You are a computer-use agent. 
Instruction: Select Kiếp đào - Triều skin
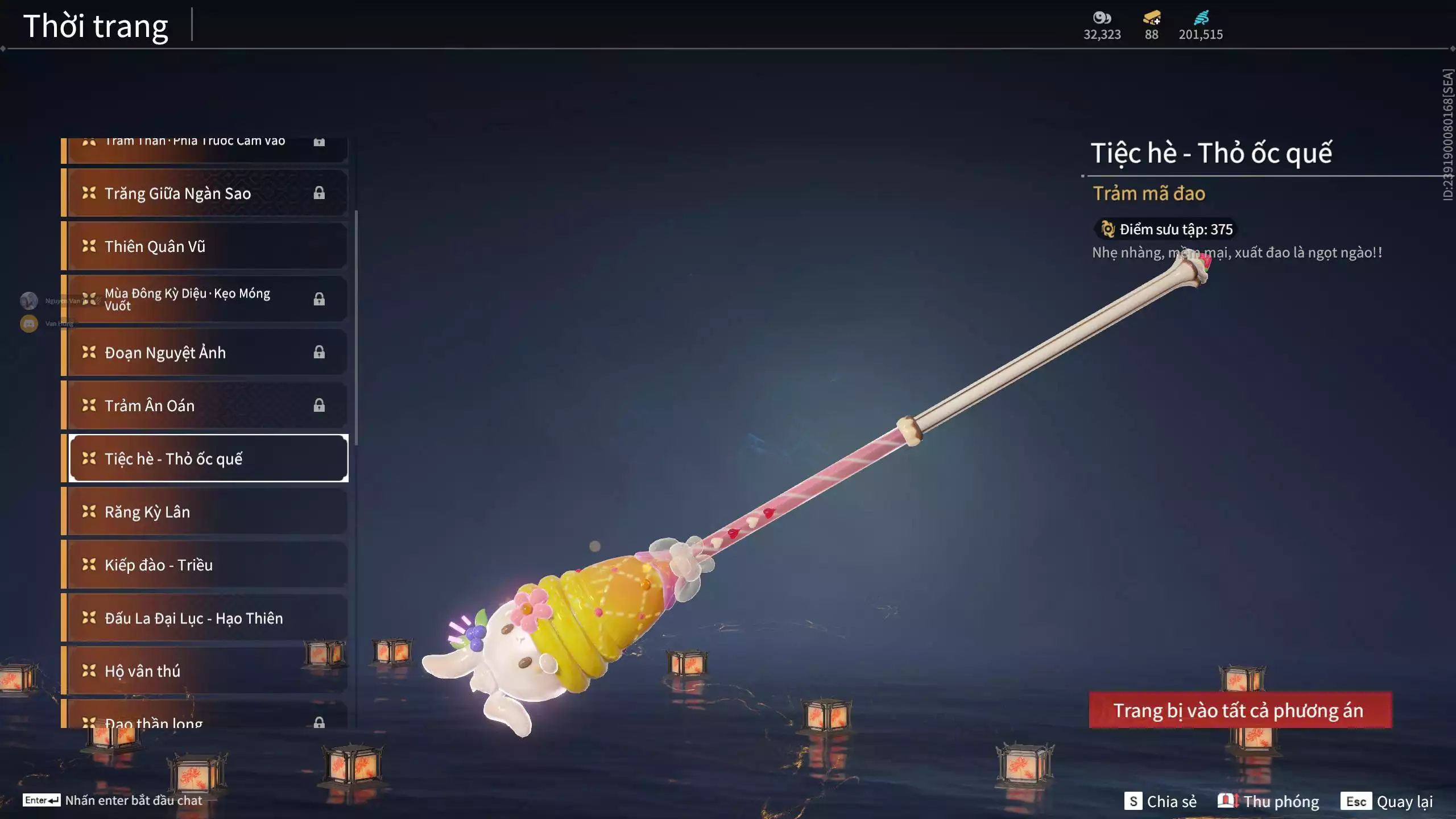tap(205, 565)
